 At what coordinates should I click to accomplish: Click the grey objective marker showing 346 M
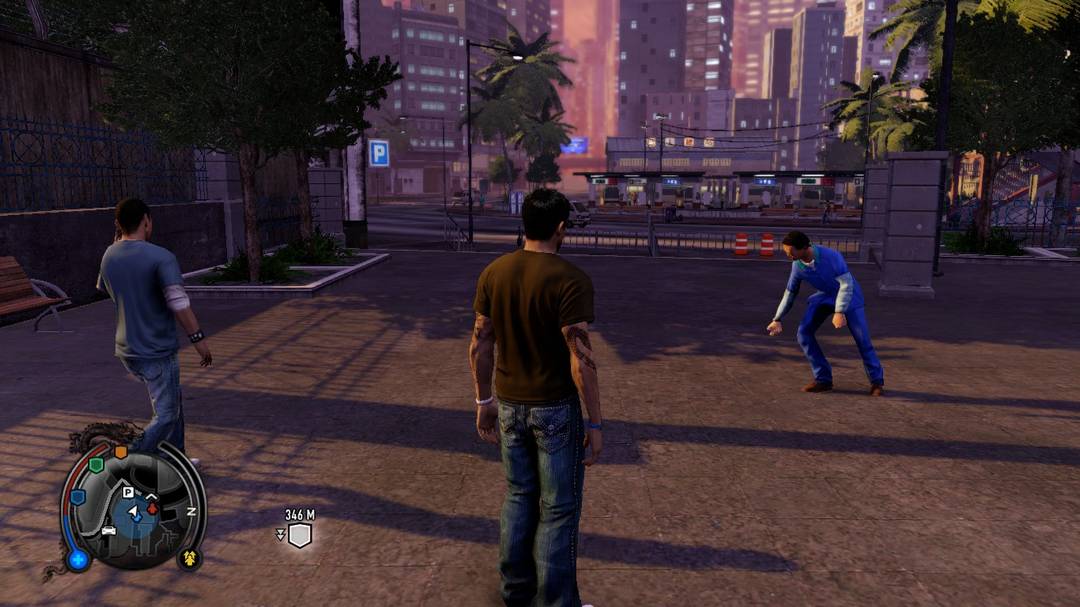tap(299, 535)
